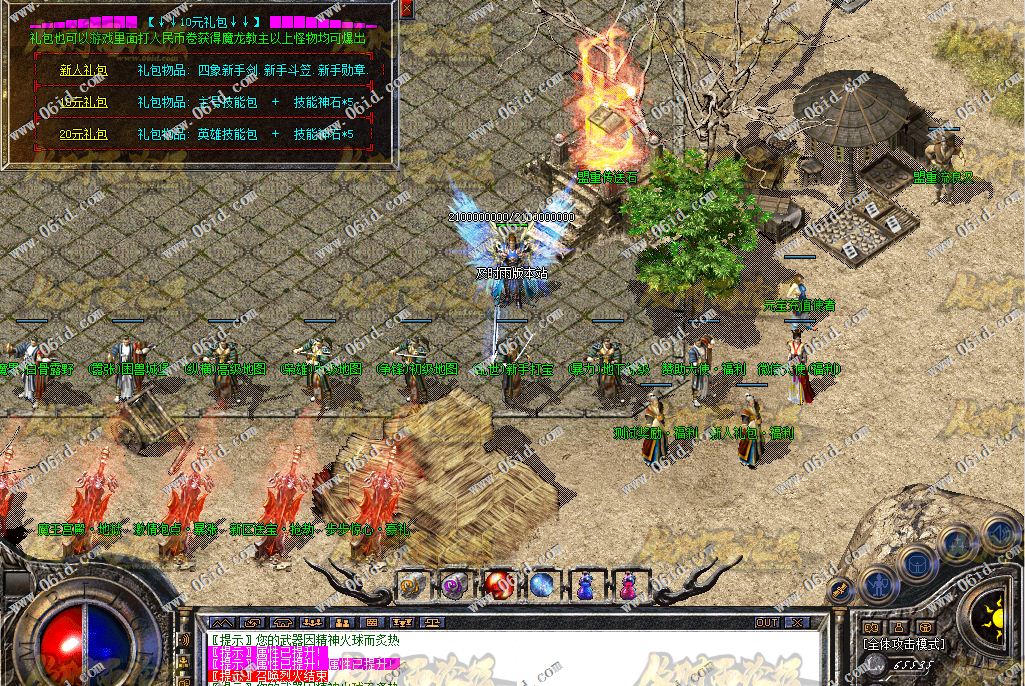Activate the blue orb hotbar slot

coord(542,585)
